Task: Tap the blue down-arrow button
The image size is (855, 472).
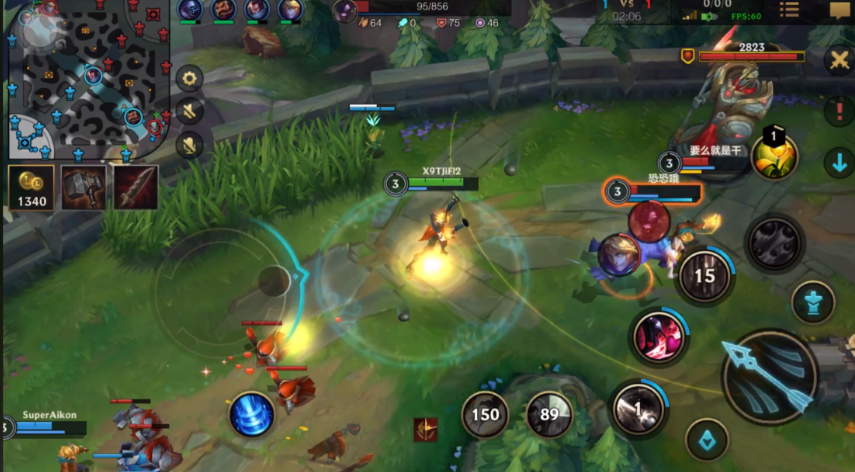Action: [x=839, y=162]
